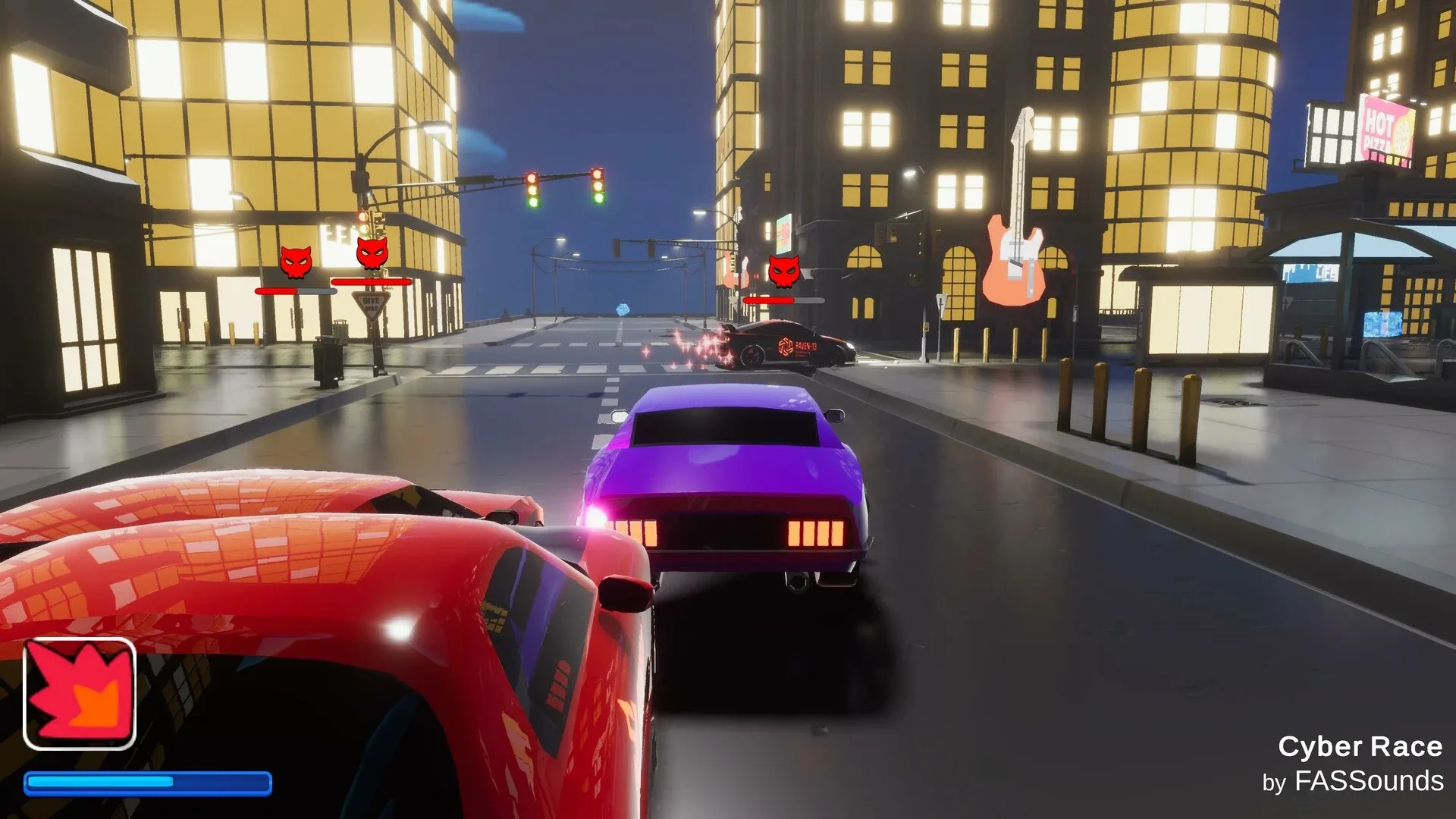Click the green light on the center traffic signal

[533, 203]
